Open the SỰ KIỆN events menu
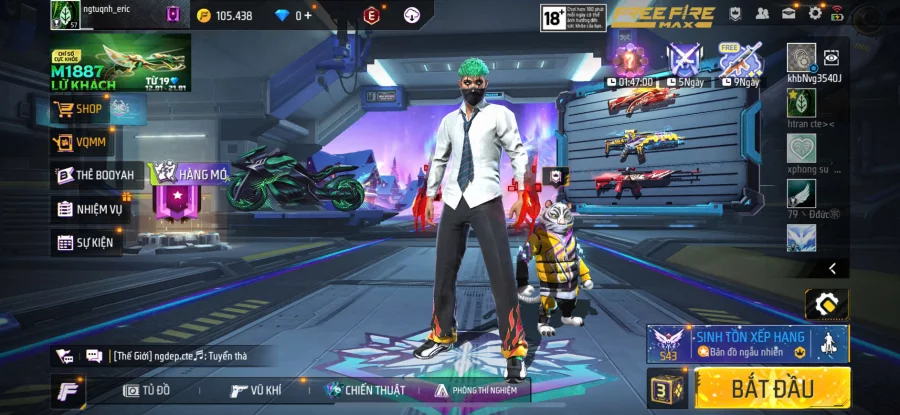This screenshot has width=900, height=415. pyautogui.click(x=86, y=242)
